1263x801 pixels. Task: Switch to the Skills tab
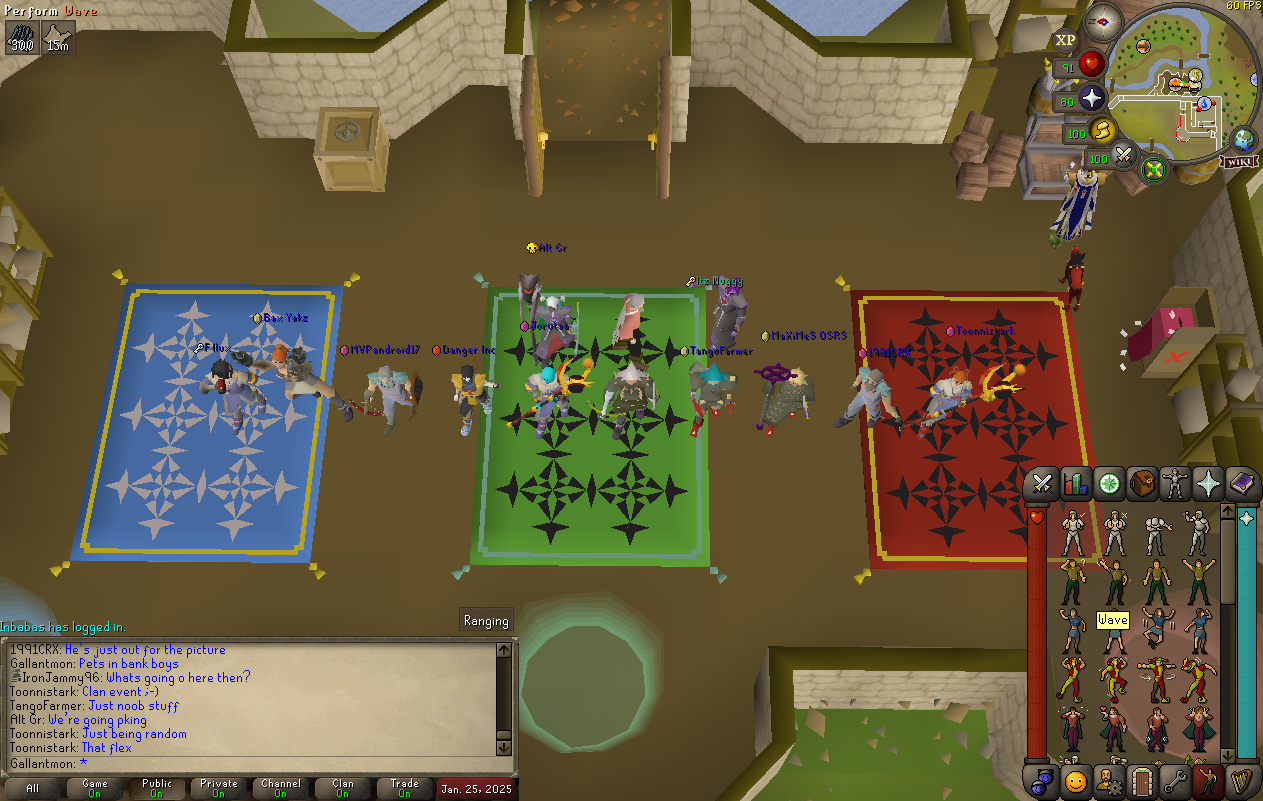(1076, 484)
